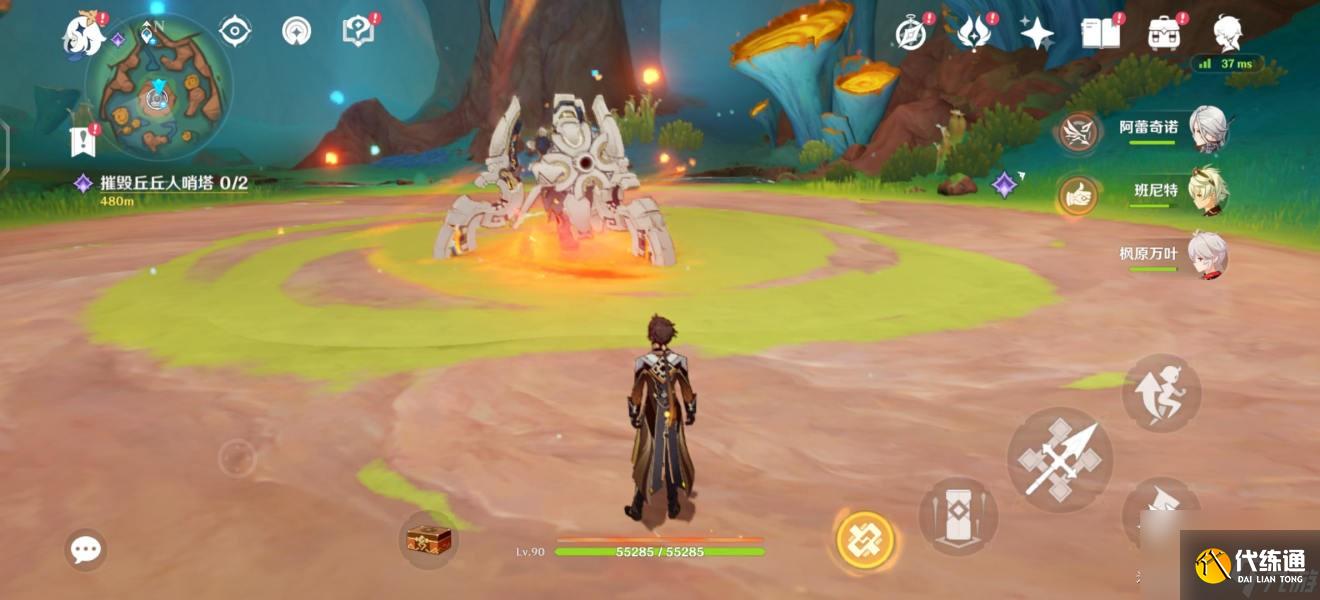
Task: Tap the winged battle pass icon
Action: coord(973,33)
